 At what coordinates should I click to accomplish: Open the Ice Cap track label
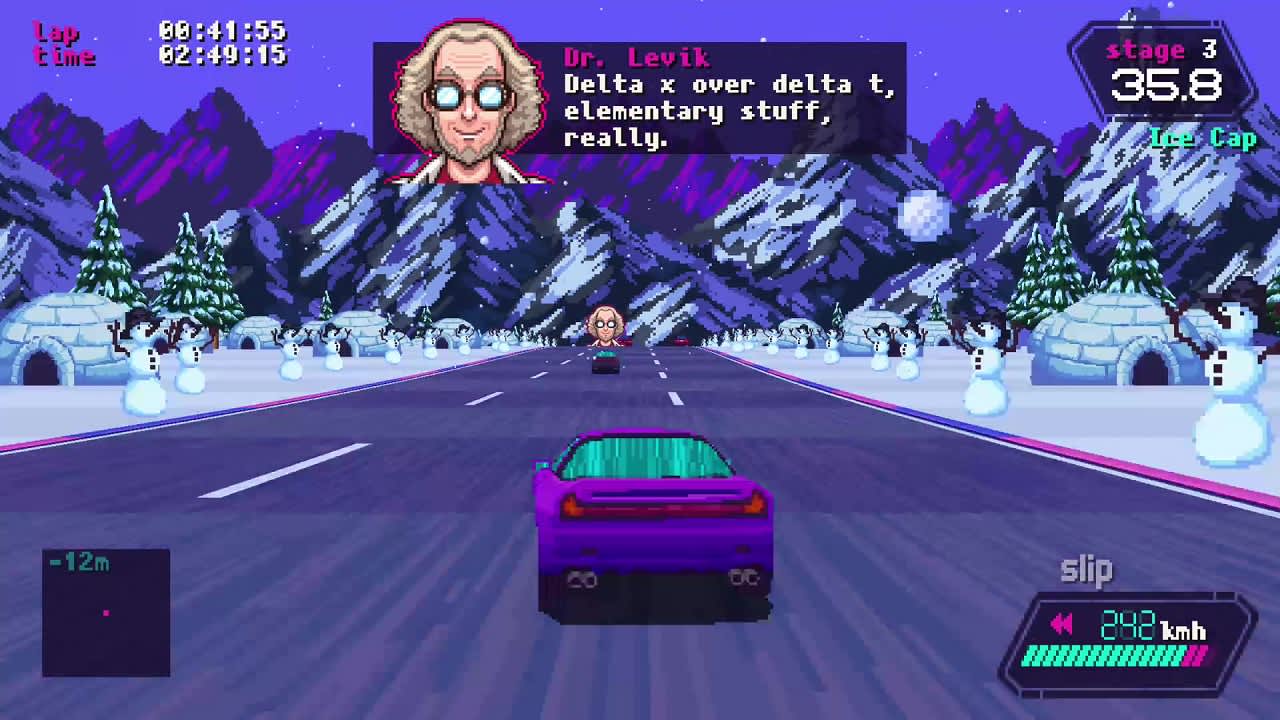pos(1203,139)
